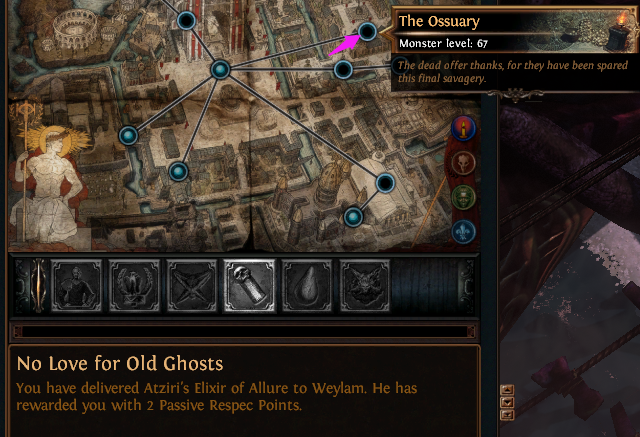Switch to the red candle act button

tap(463, 128)
